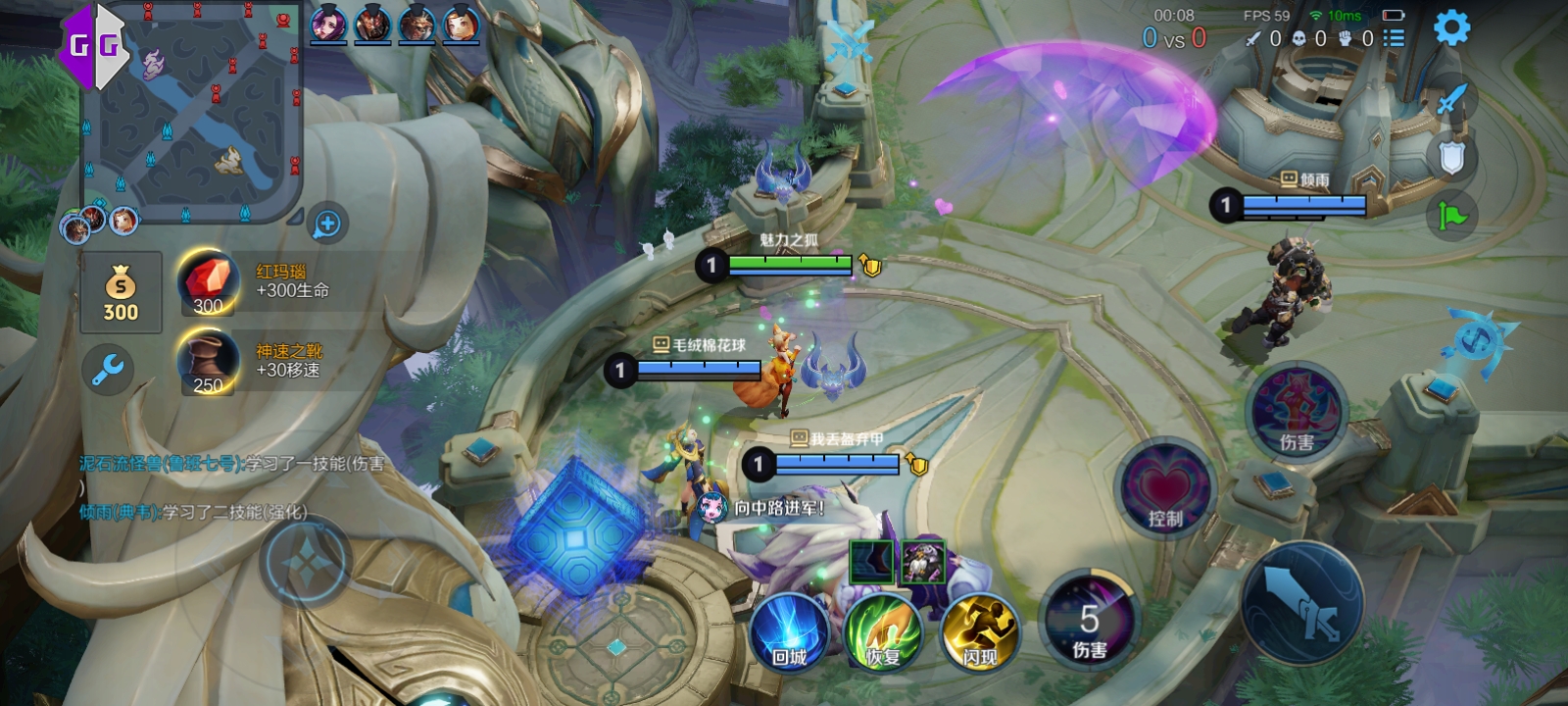Select the shield defend signal

tap(1451, 157)
